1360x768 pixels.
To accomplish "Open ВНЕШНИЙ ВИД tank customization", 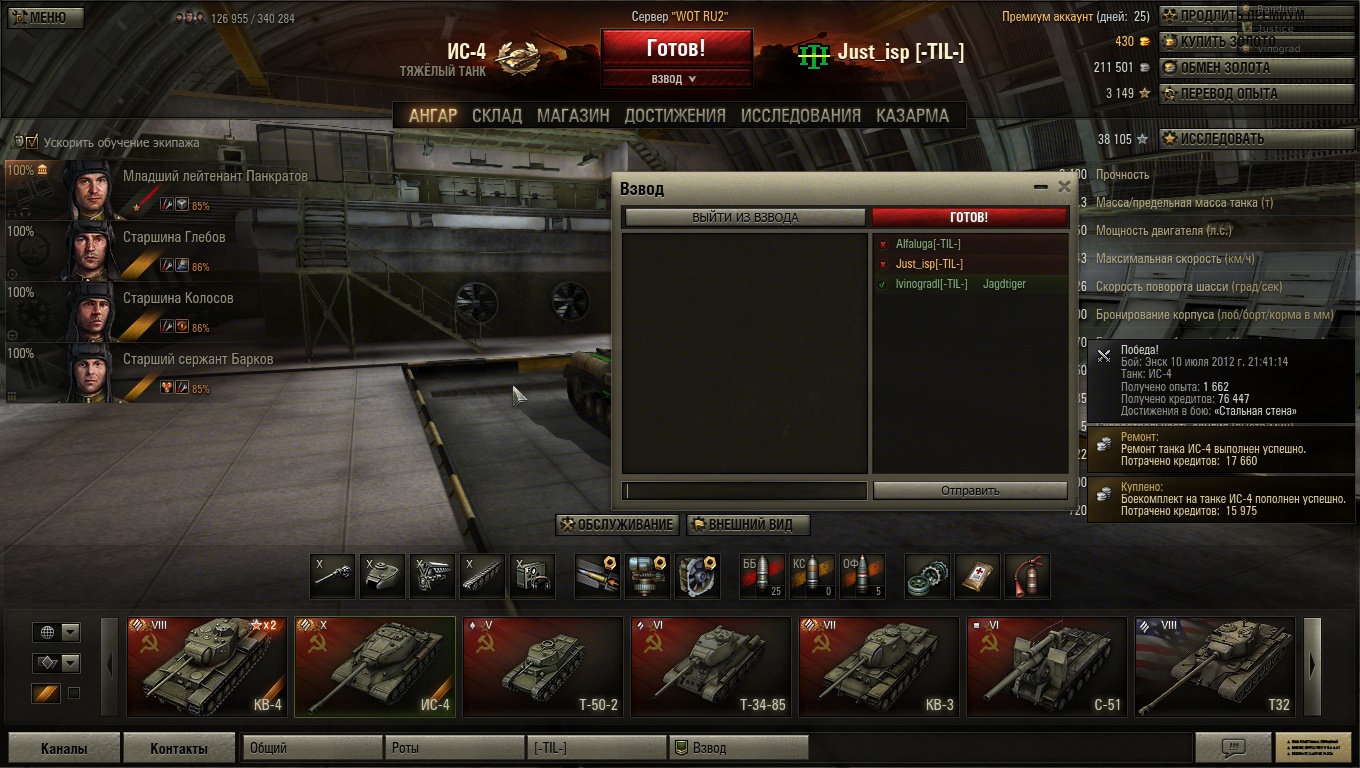I will point(748,525).
